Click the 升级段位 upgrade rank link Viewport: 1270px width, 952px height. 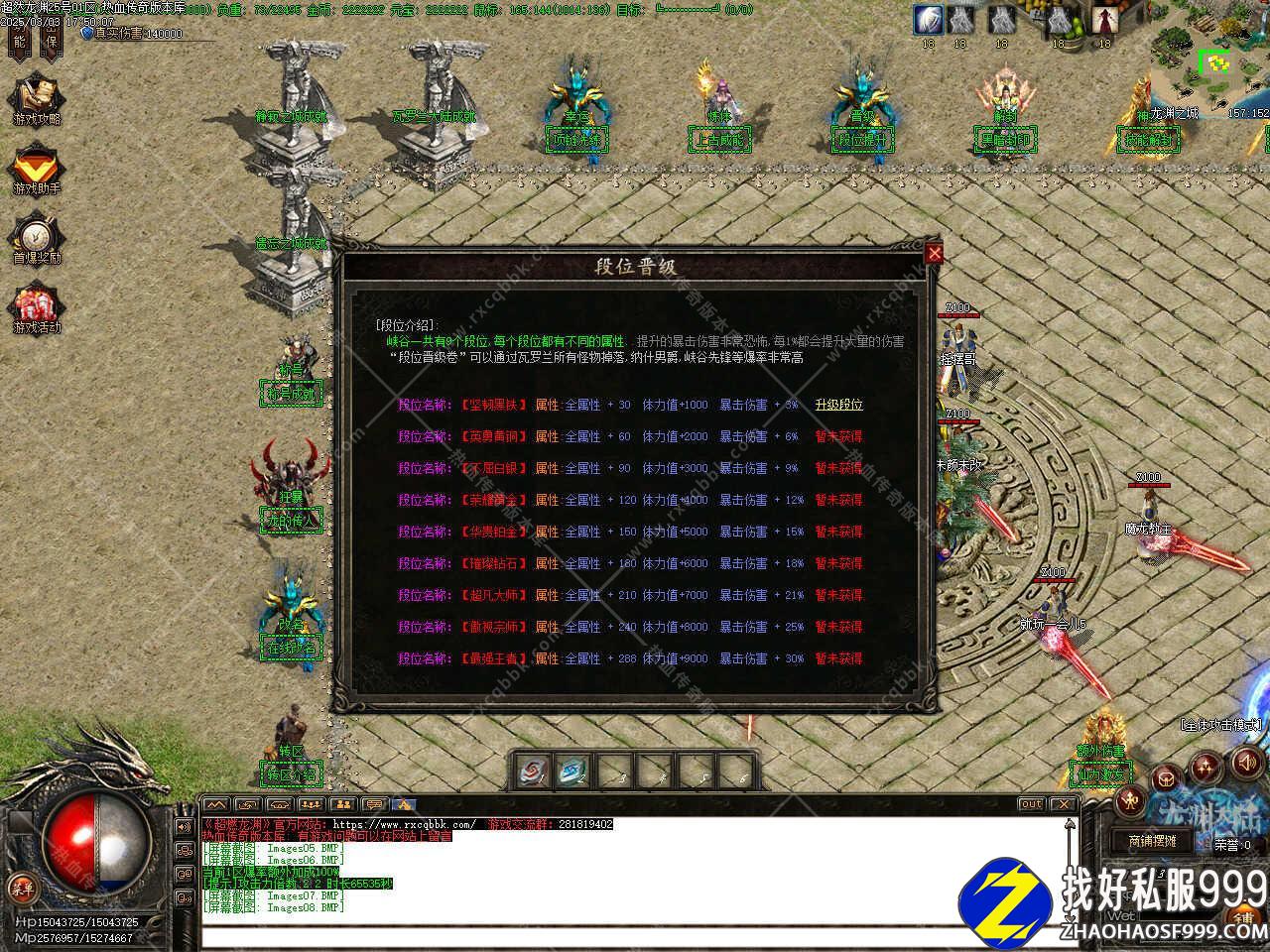838,405
